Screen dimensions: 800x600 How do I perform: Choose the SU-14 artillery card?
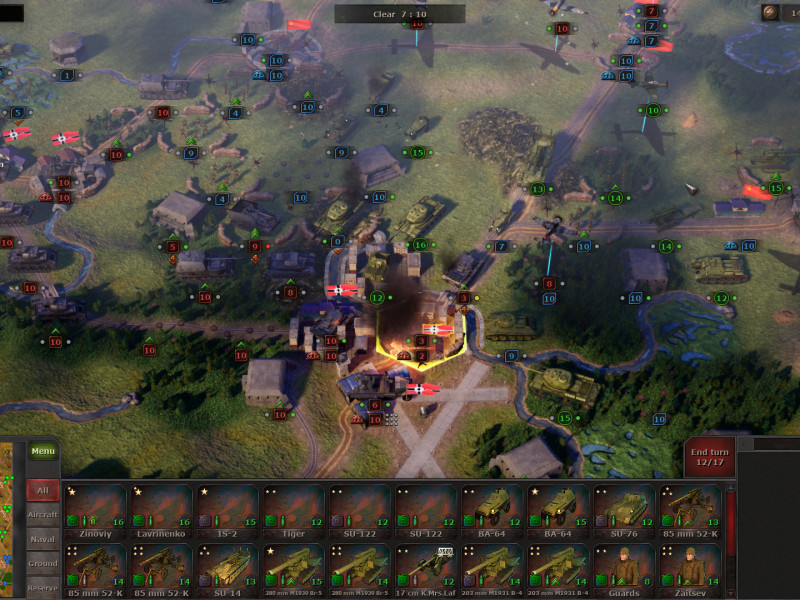click(x=228, y=566)
